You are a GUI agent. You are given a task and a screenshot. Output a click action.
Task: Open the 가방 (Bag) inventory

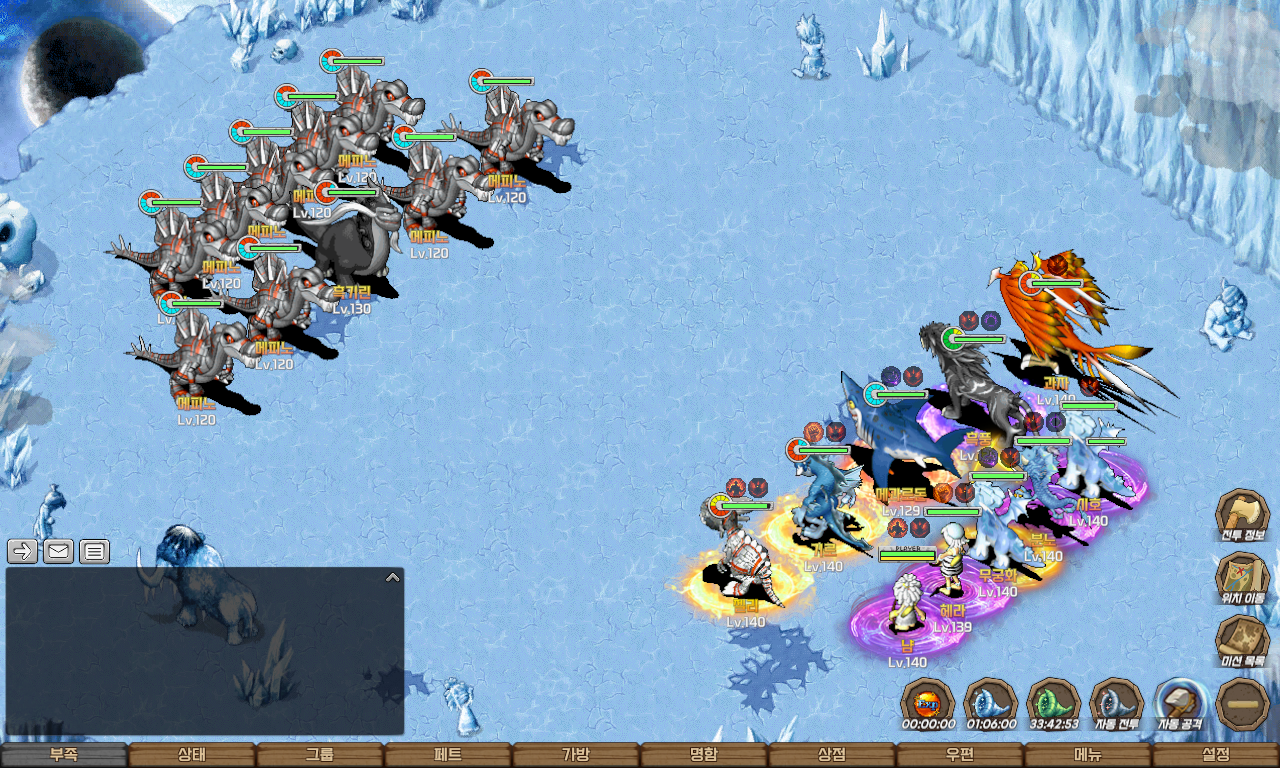pyautogui.click(x=576, y=755)
